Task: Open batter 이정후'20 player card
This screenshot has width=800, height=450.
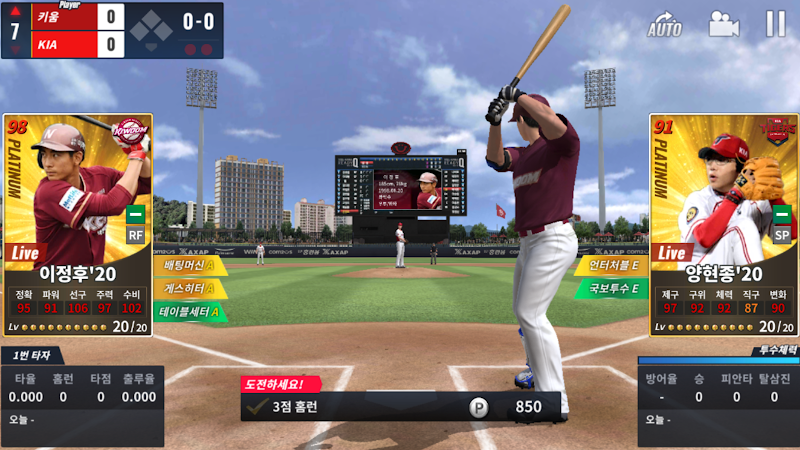Action: coord(78,224)
